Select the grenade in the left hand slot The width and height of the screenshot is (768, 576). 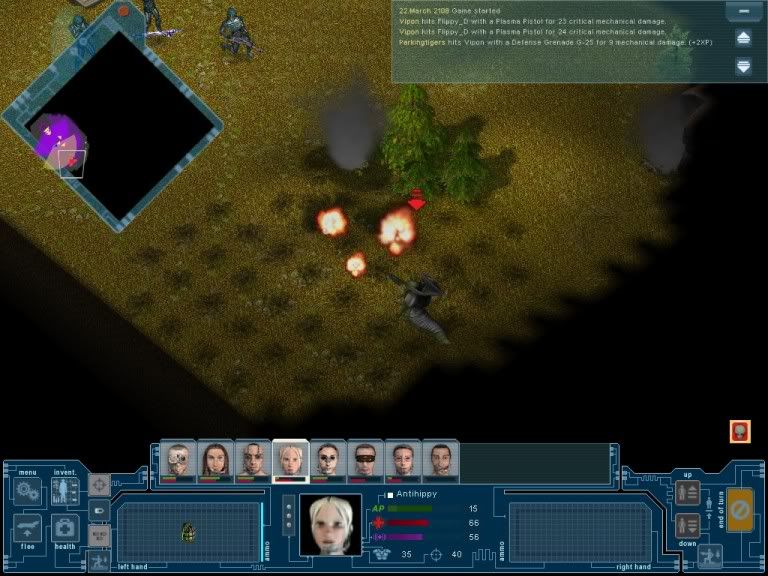[x=187, y=532]
